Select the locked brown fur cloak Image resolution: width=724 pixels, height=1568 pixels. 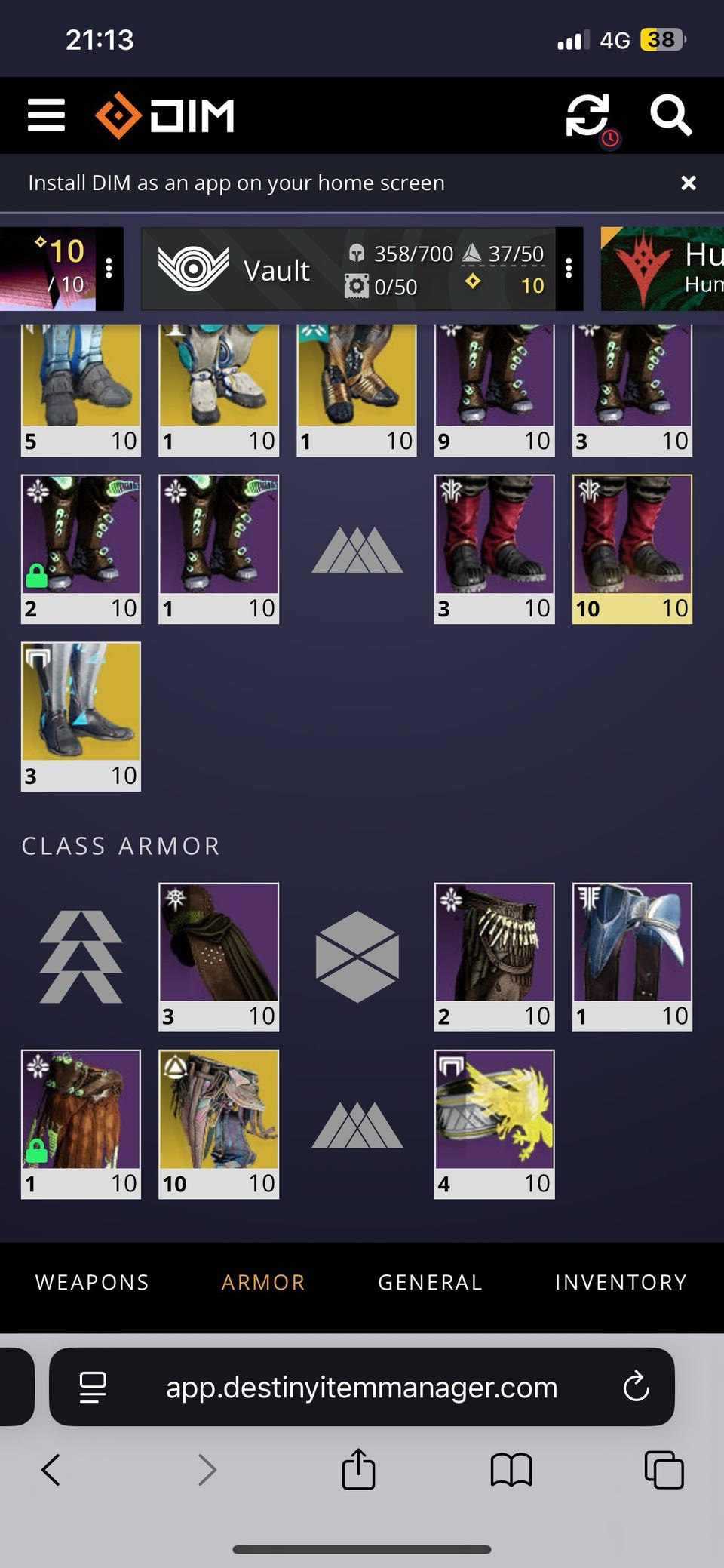click(81, 1124)
